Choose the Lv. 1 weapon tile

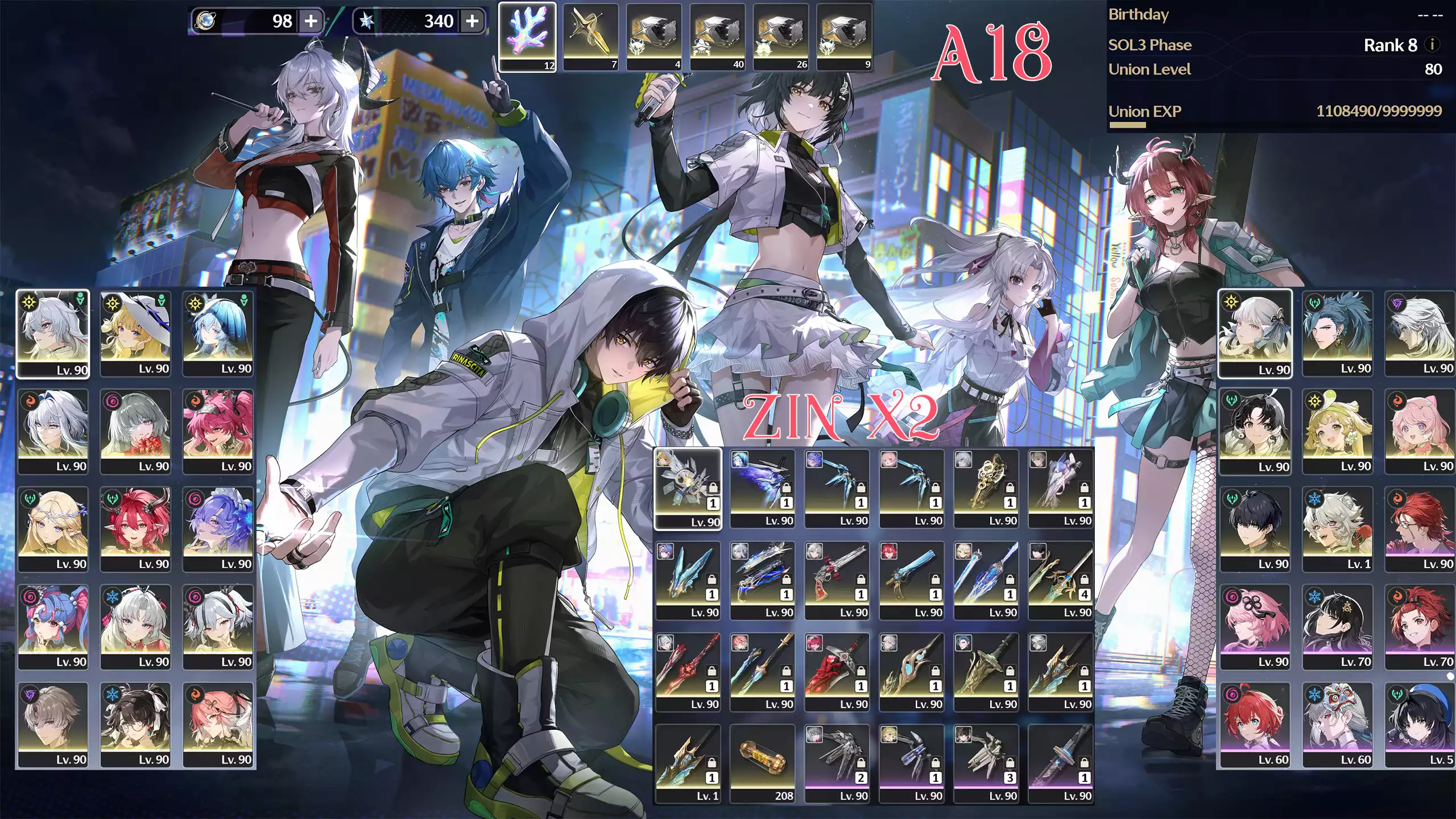tap(688, 763)
